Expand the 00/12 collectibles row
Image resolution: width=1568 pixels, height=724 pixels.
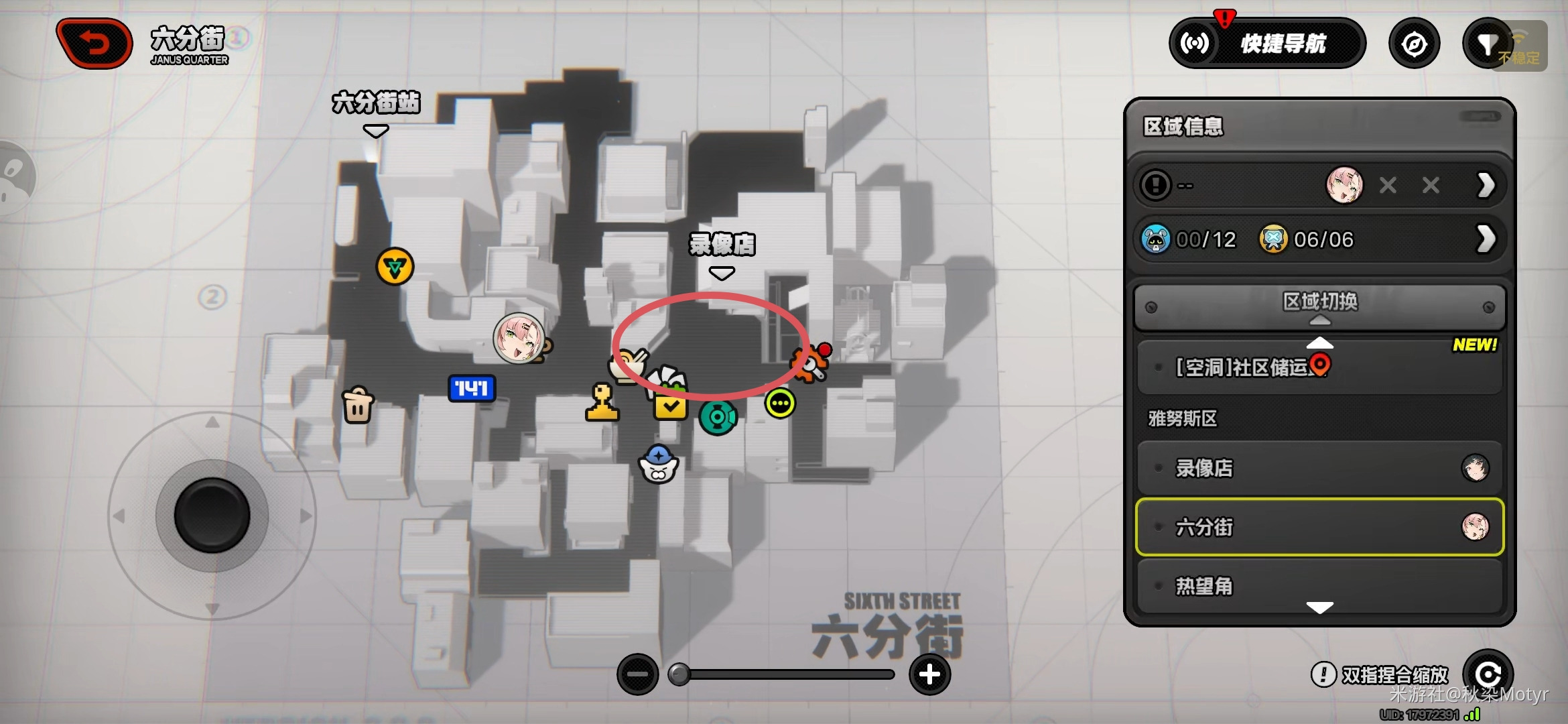point(1485,239)
